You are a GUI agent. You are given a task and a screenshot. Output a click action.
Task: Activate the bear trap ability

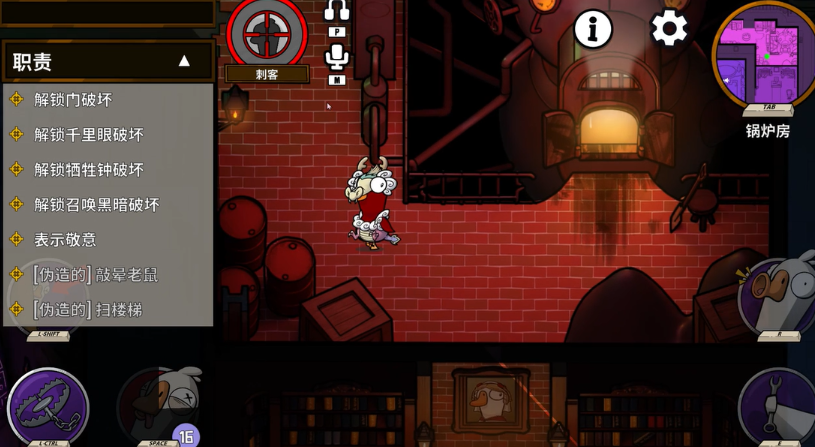click(x=47, y=407)
